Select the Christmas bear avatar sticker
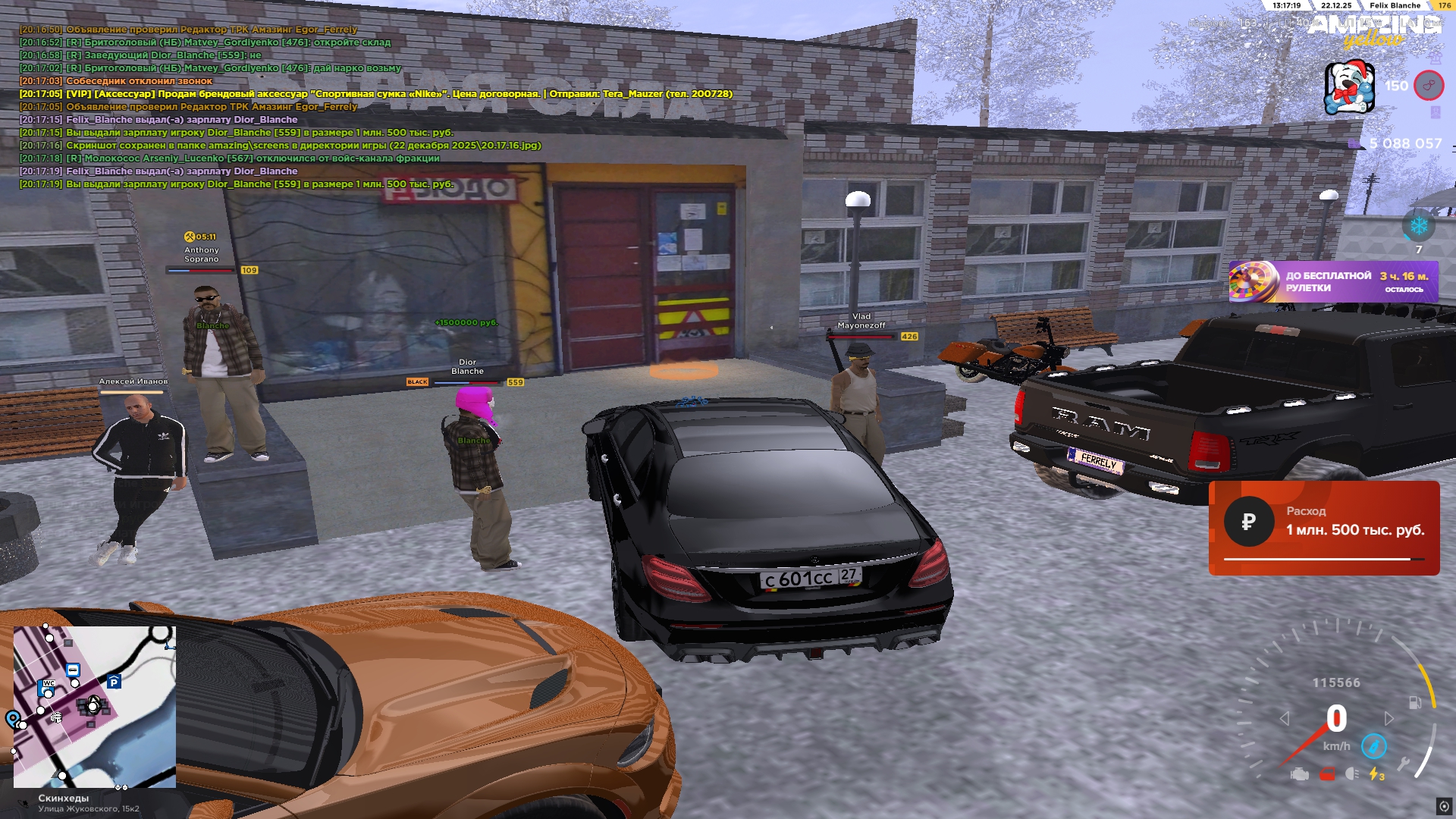The width and height of the screenshot is (1456, 819). click(x=1349, y=87)
